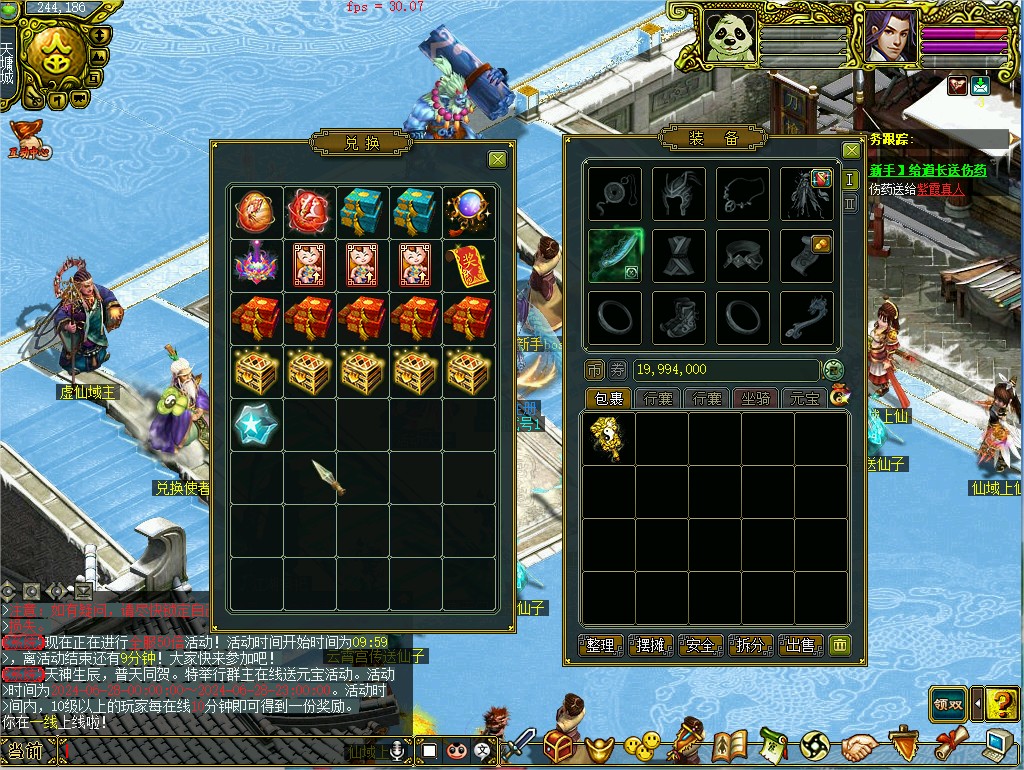This screenshot has width=1024, height=770.
Task: Open the computer system menu icon
Action: 997,746
